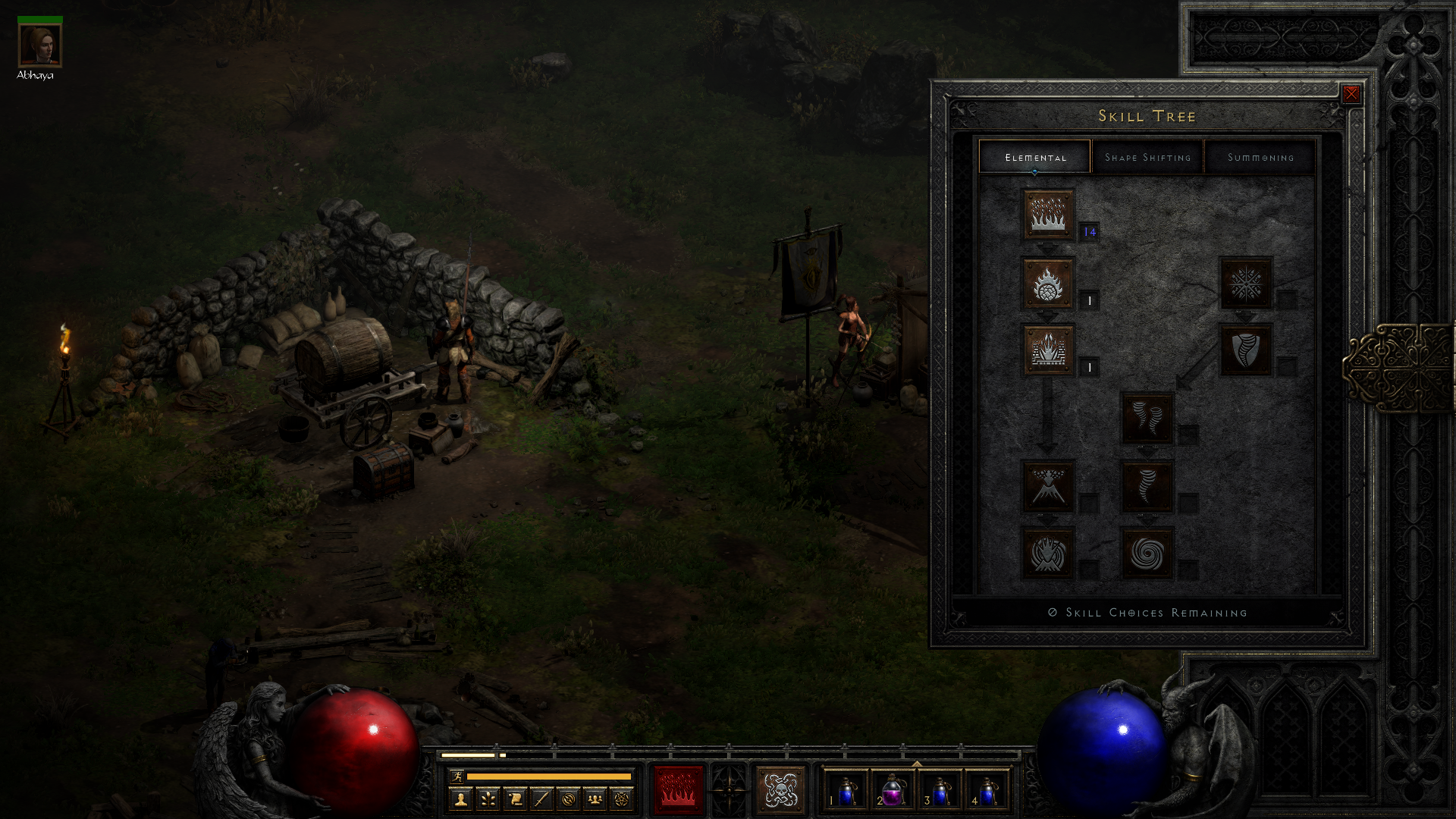Close the Skill Tree panel
The width and height of the screenshot is (1456, 819).
pyautogui.click(x=1351, y=94)
